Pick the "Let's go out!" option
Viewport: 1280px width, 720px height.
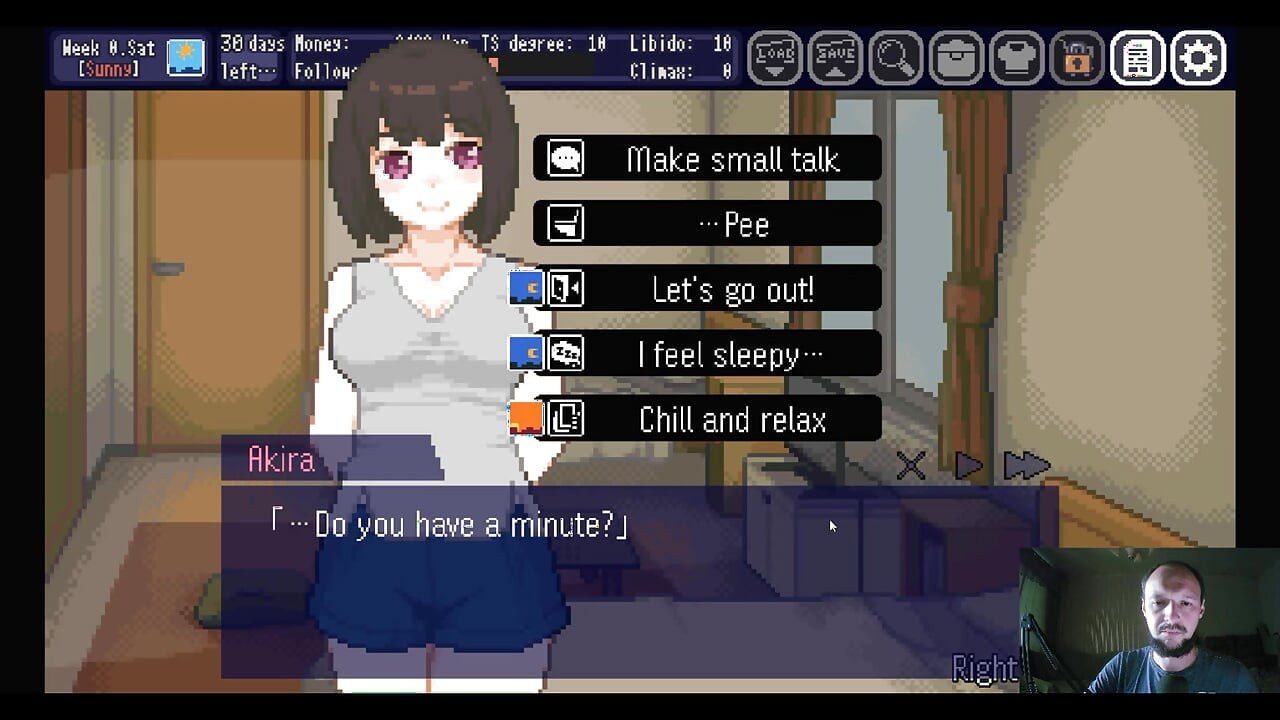(x=707, y=289)
